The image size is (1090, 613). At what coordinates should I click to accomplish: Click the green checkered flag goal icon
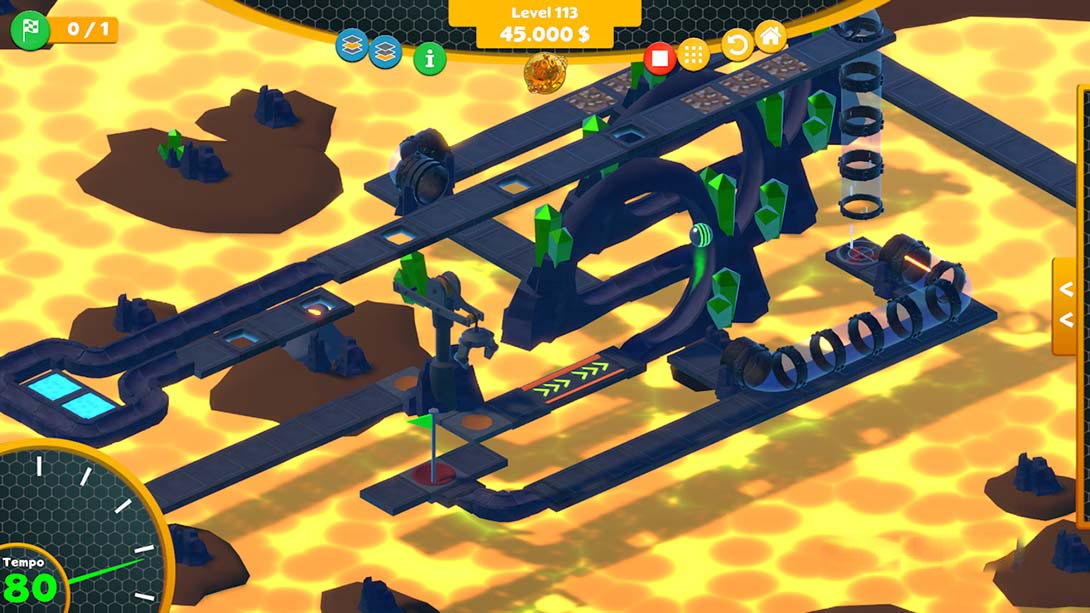[x=29, y=30]
